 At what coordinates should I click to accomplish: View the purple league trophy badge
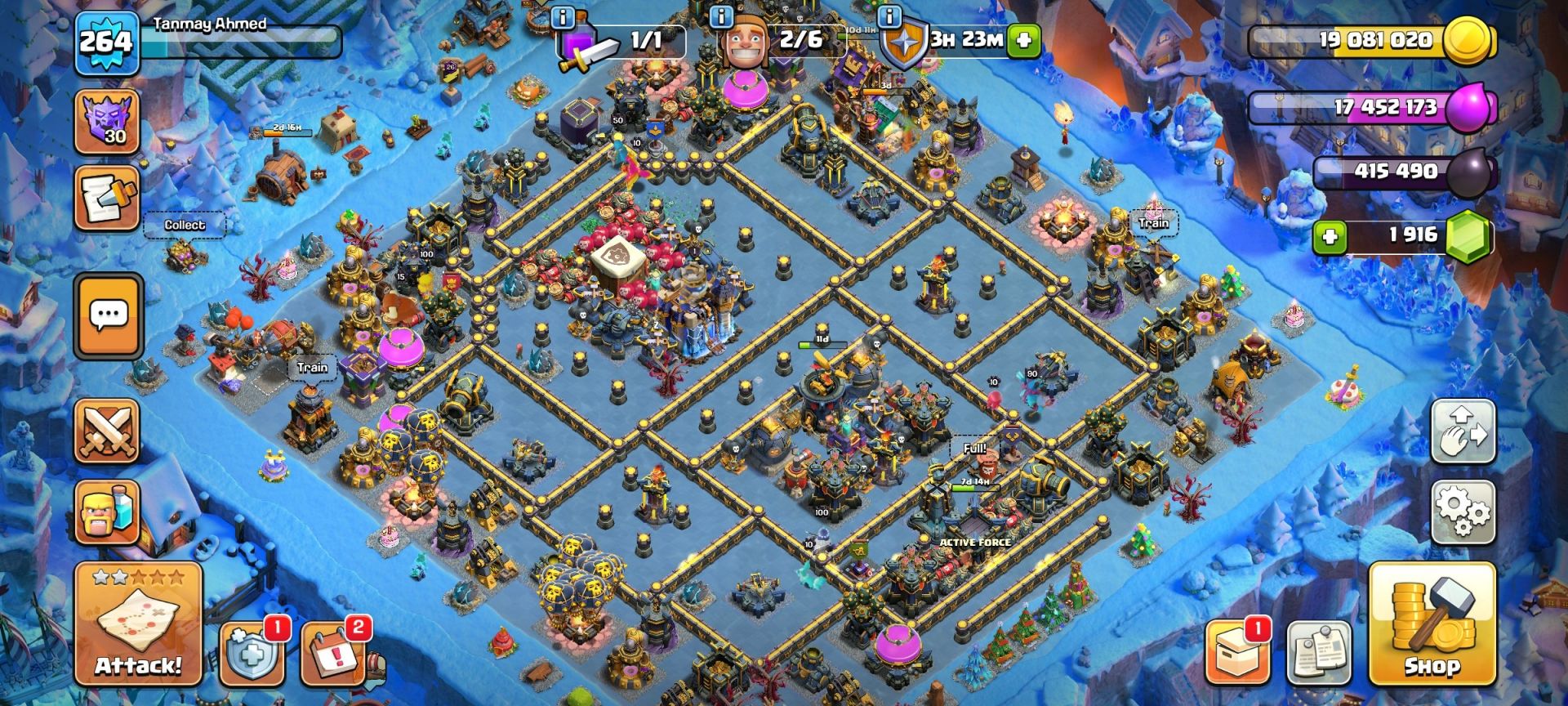pyautogui.click(x=108, y=122)
